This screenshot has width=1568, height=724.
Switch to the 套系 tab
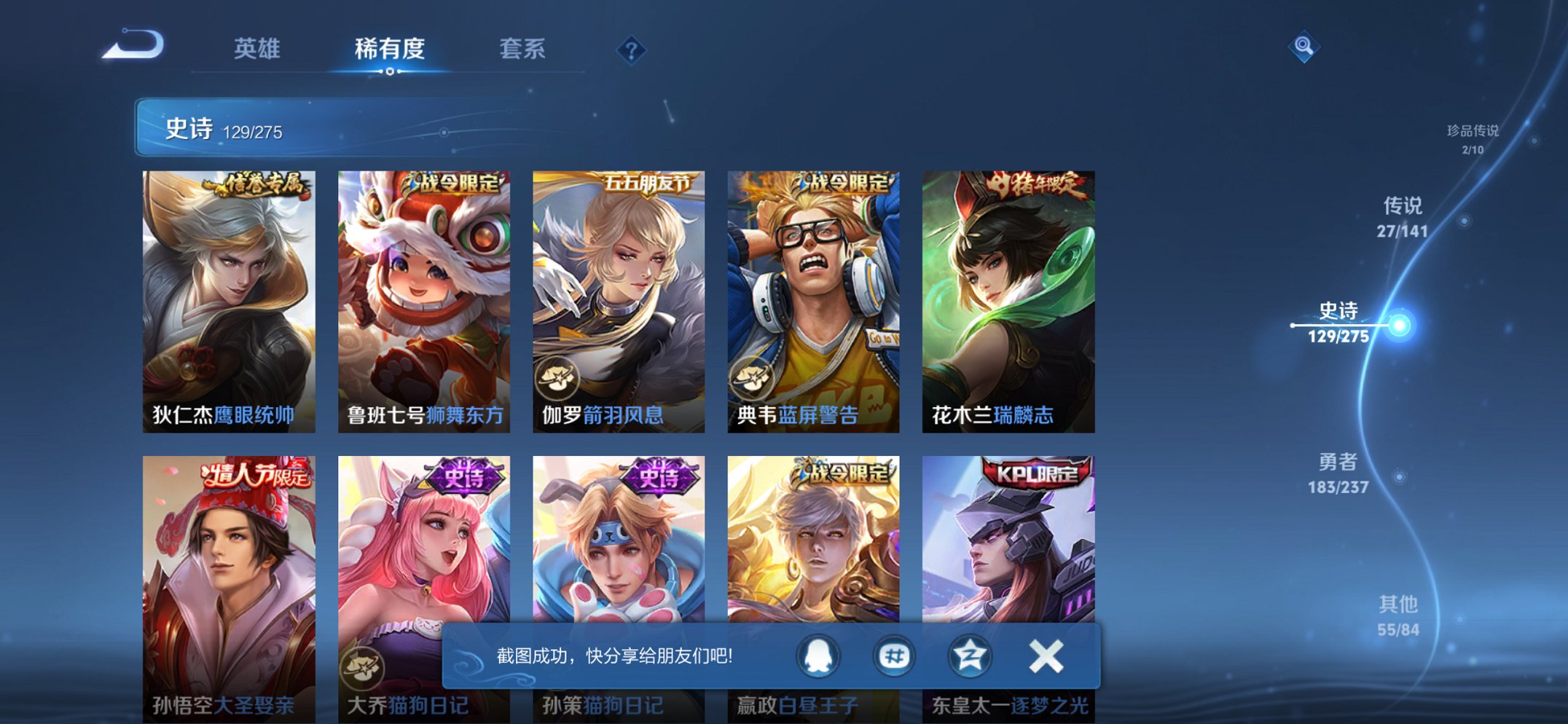pyautogui.click(x=523, y=49)
